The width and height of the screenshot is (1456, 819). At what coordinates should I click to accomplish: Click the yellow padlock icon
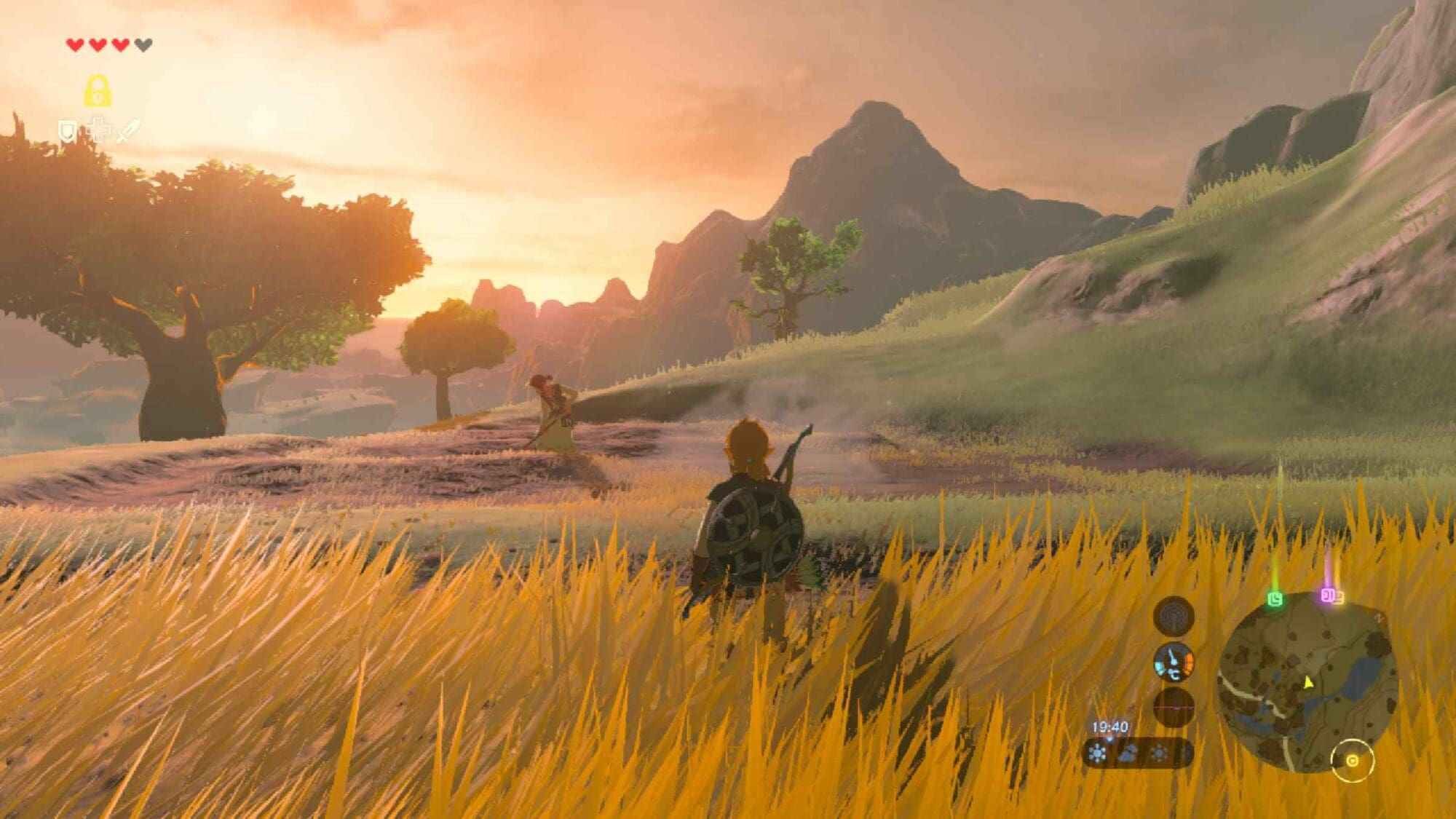98,92
